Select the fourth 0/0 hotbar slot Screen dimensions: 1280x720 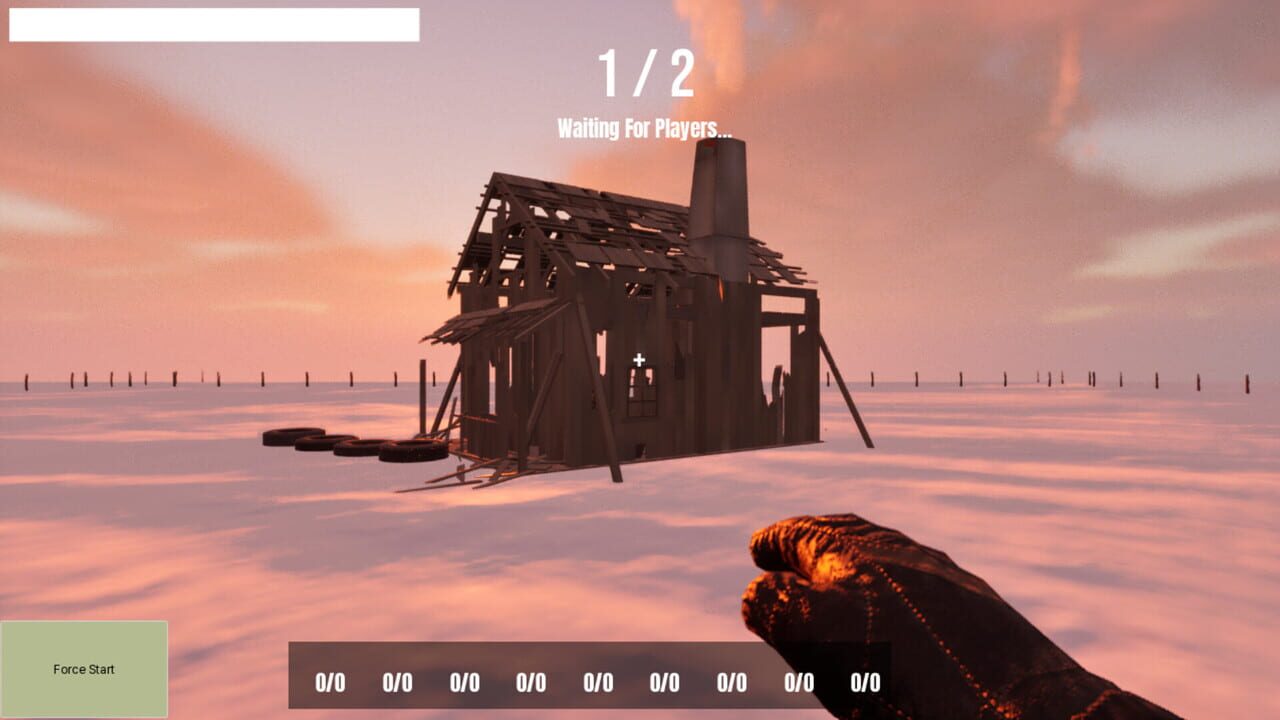[x=532, y=683]
